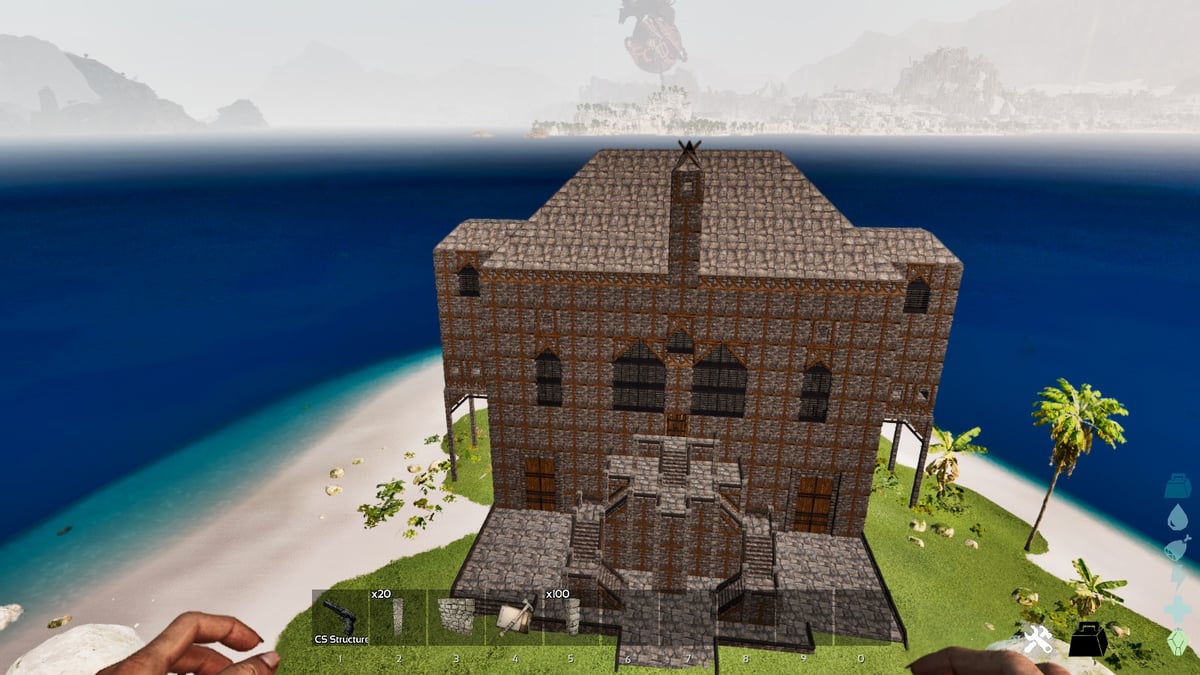The height and width of the screenshot is (675, 1200).
Task: Select the stone stack of 100
Action: (x=572, y=617)
